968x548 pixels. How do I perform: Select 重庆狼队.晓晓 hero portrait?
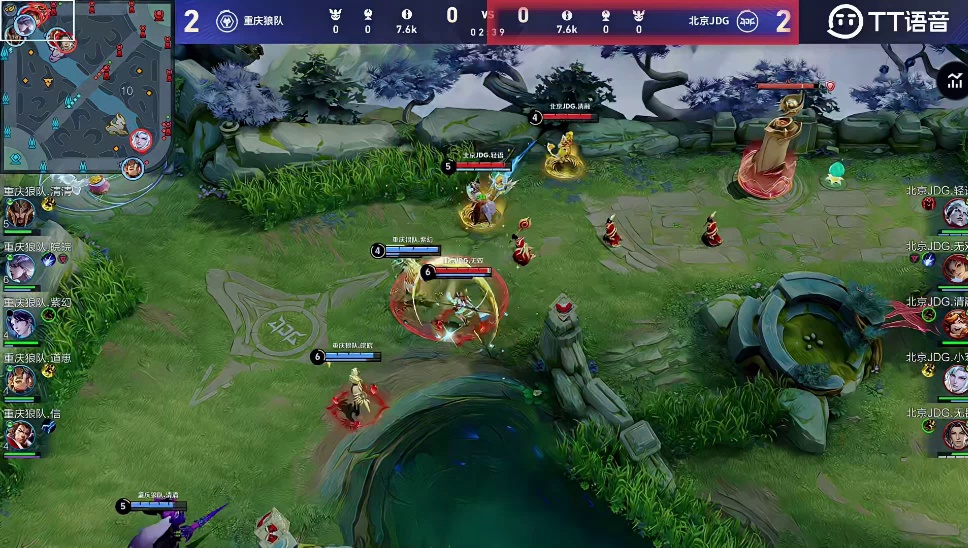point(20,268)
